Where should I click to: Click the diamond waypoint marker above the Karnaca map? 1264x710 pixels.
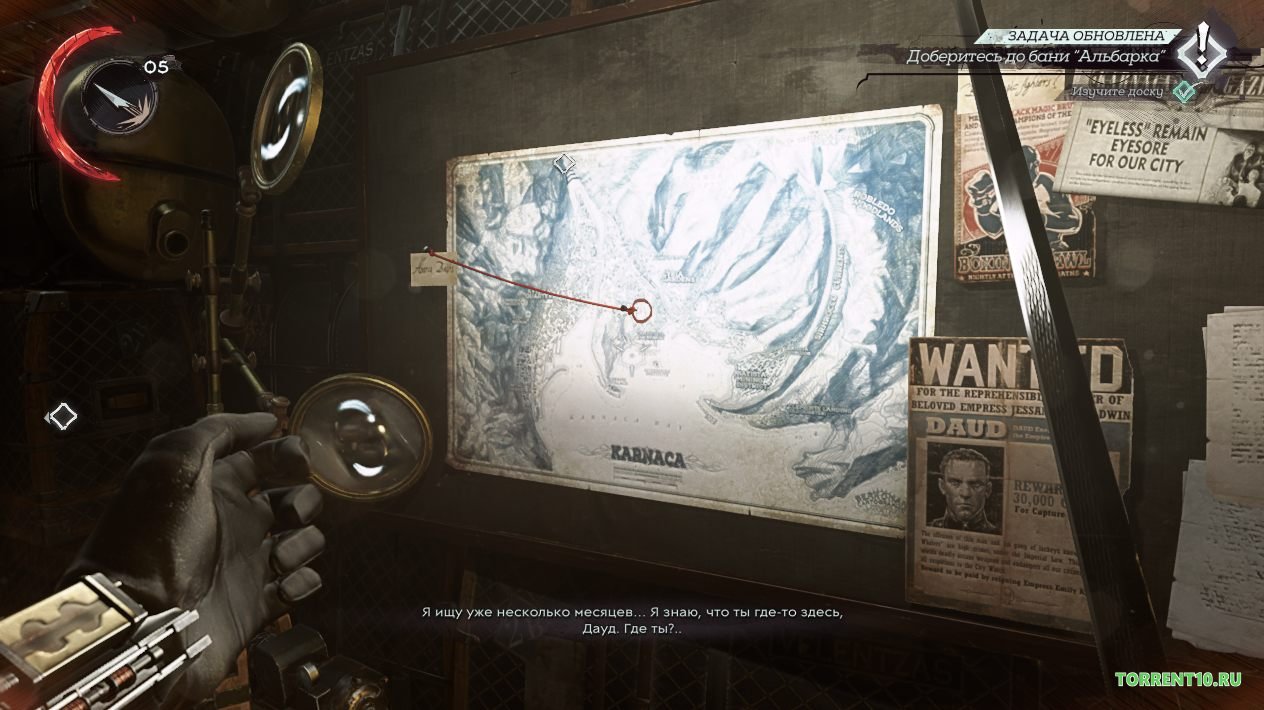tap(565, 162)
